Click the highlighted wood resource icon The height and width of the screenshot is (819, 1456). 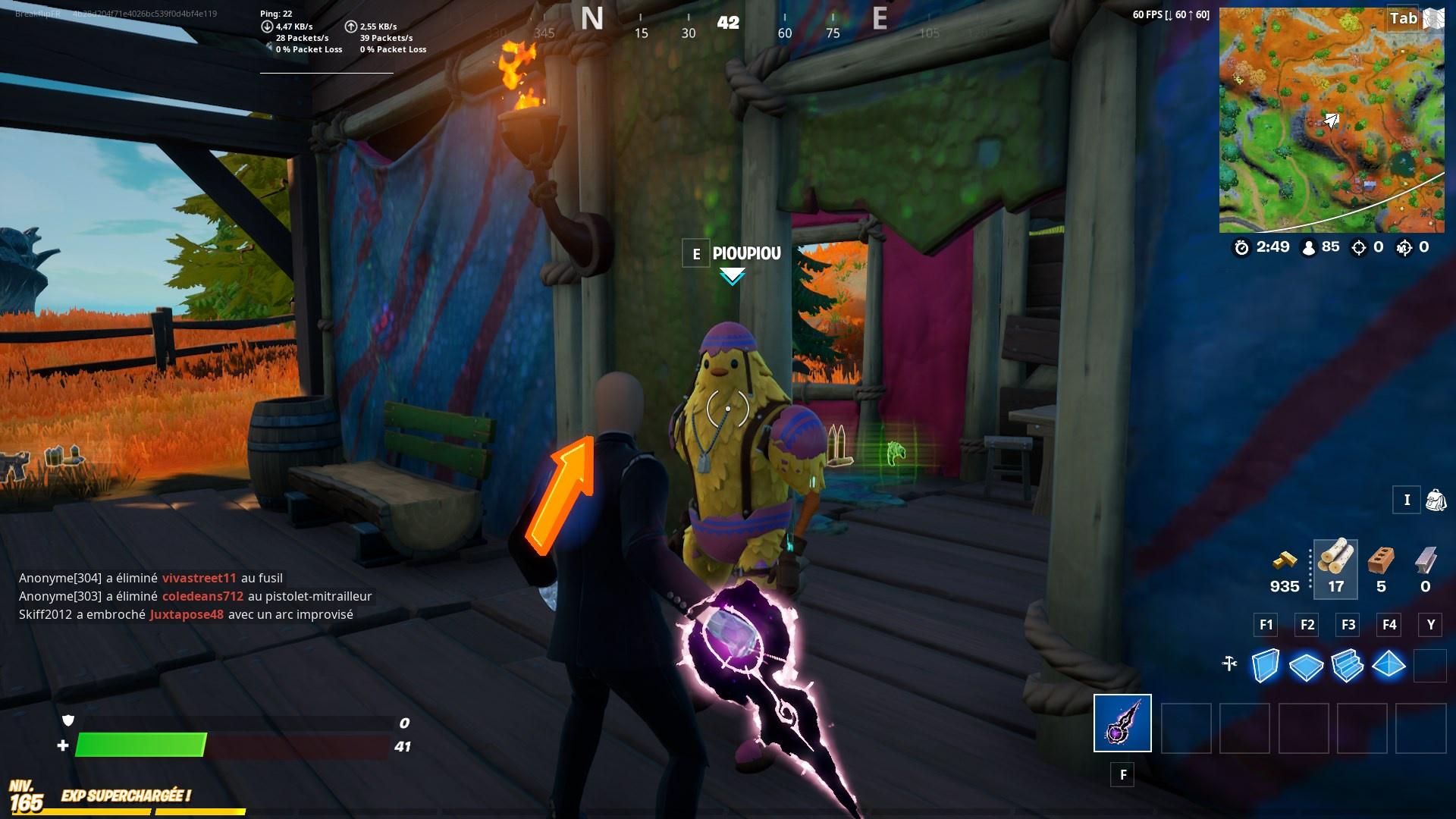(x=1335, y=563)
